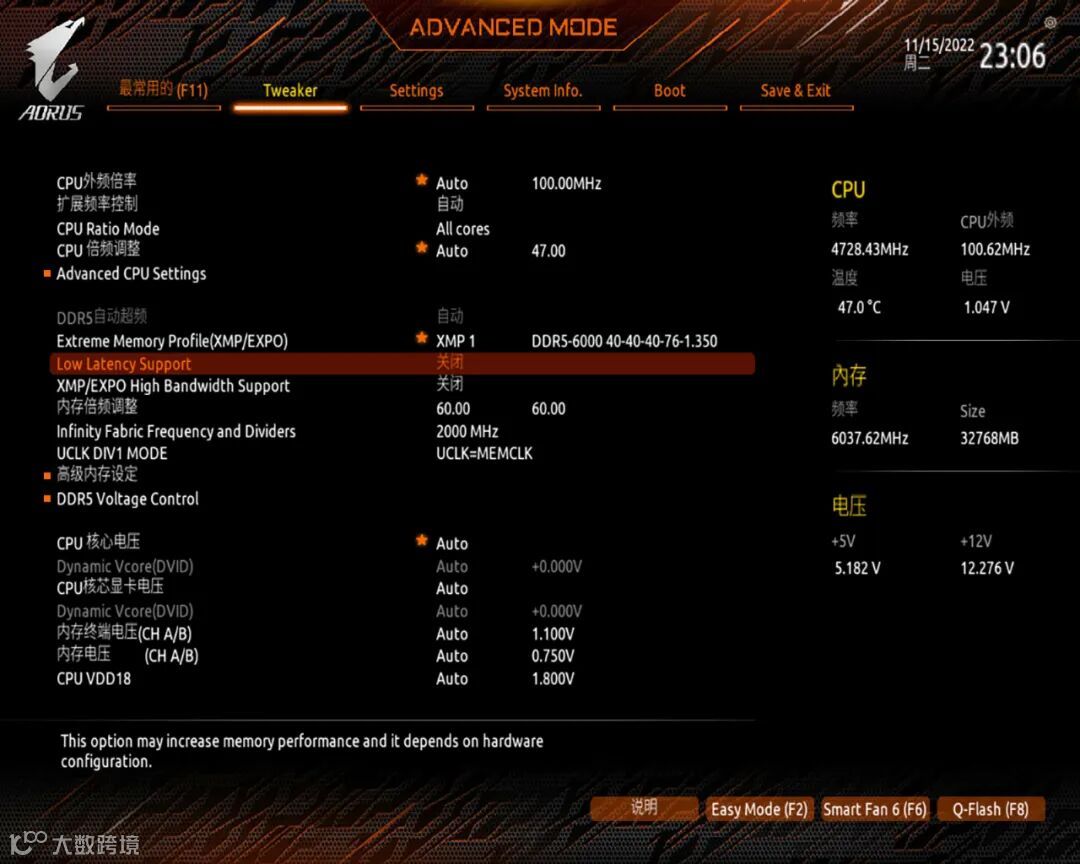Open the DDR5 Voltage Control submenu
The height and width of the screenshot is (864, 1080).
127,499
